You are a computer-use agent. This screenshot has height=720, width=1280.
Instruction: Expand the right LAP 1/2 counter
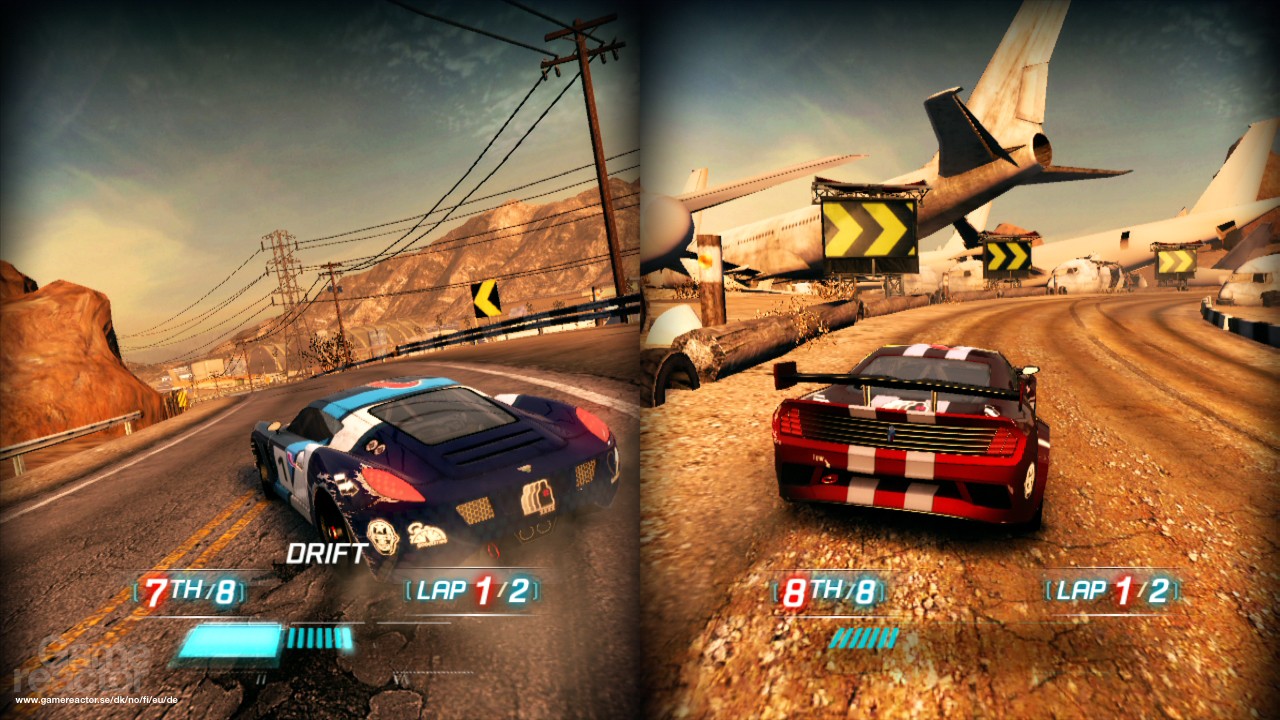pyautogui.click(x=1110, y=591)
